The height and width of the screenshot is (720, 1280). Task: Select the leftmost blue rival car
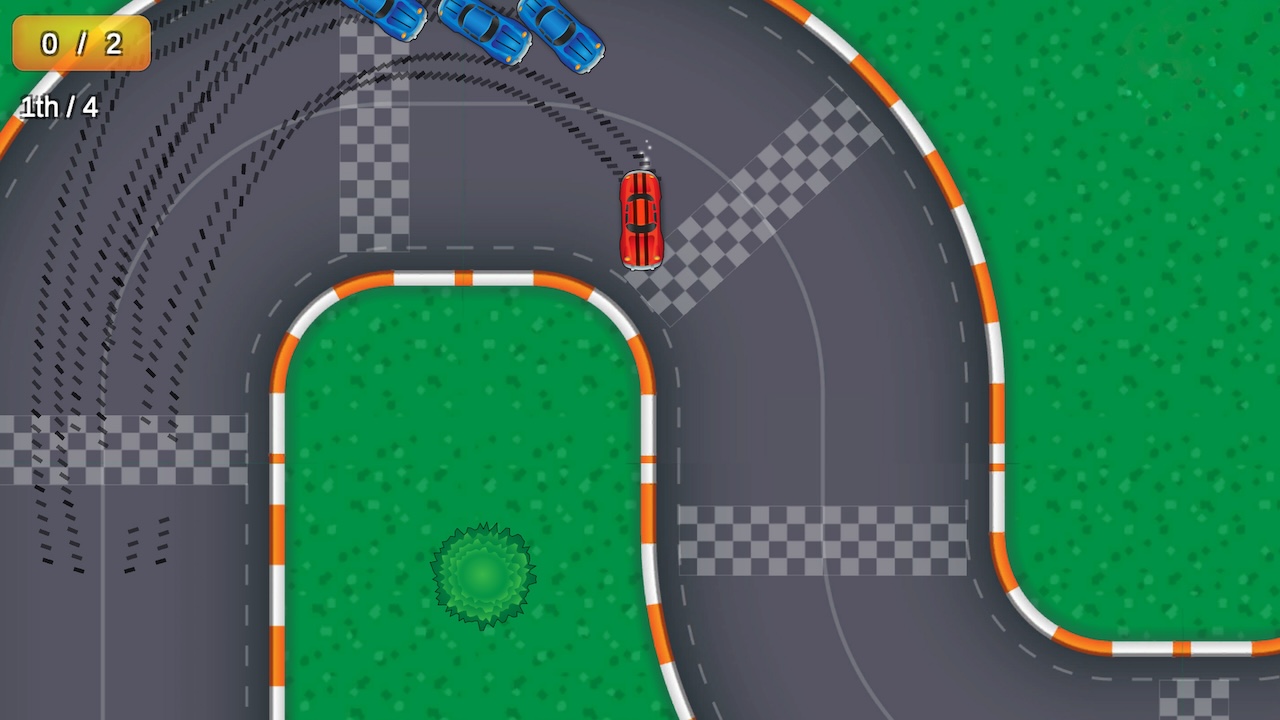point(385,20)
